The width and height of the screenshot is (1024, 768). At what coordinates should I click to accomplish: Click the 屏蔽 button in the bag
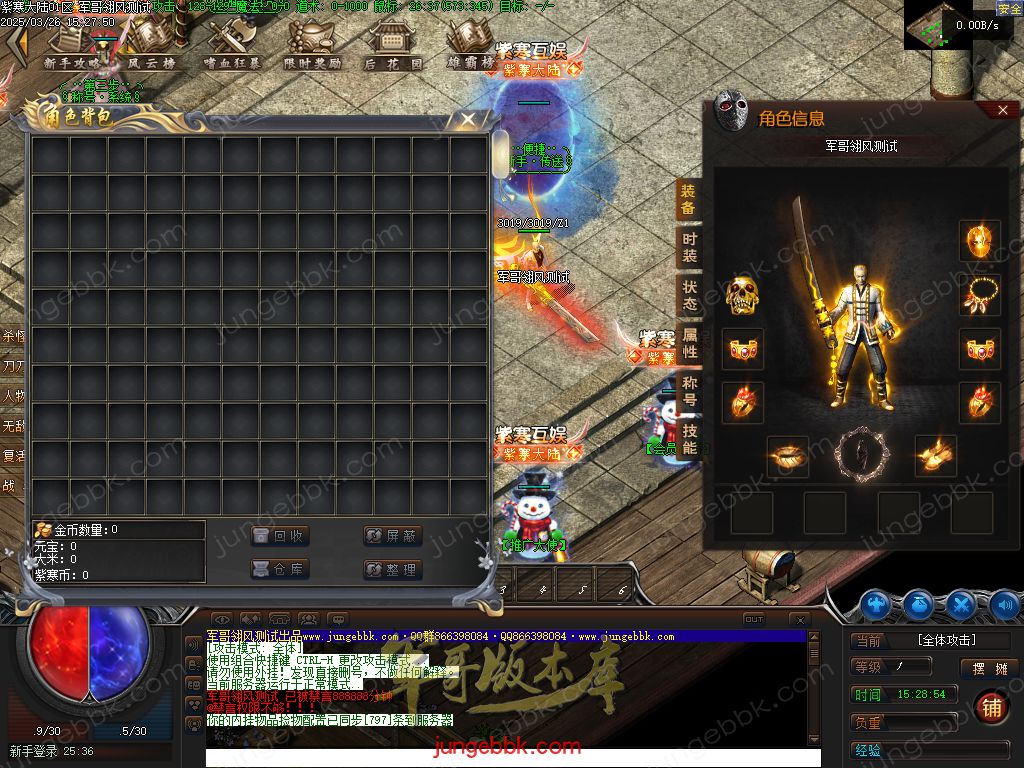(x=392, y=536)
